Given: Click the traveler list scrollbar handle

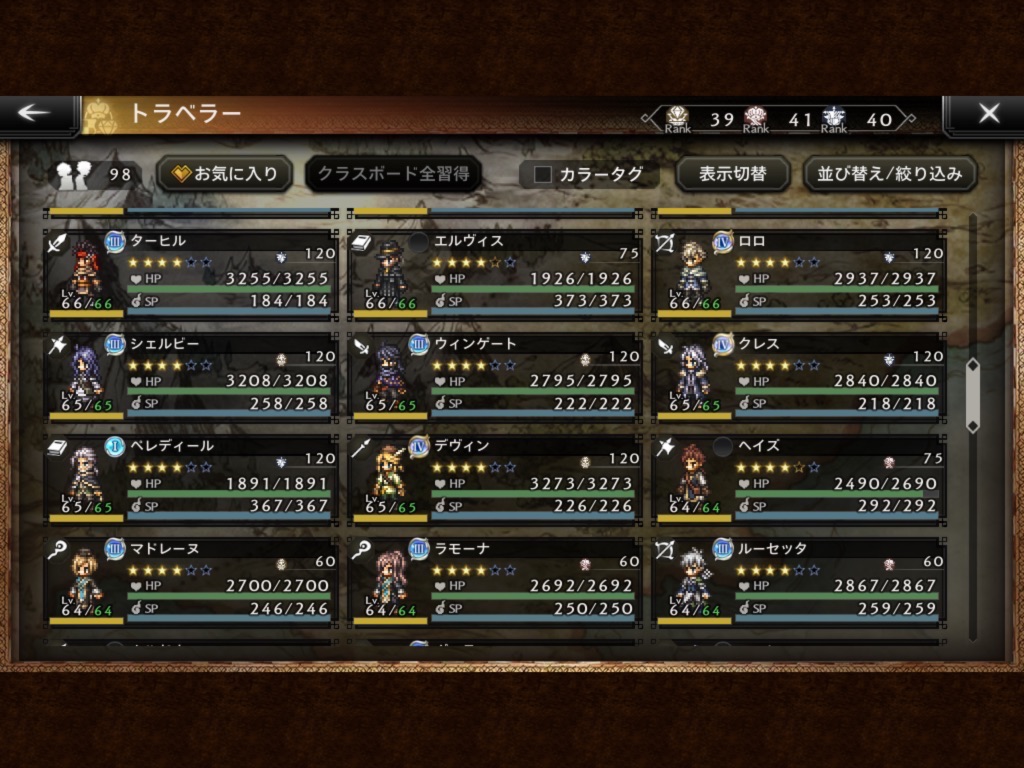Looking at the screenshot, I should tap(972, 395).
